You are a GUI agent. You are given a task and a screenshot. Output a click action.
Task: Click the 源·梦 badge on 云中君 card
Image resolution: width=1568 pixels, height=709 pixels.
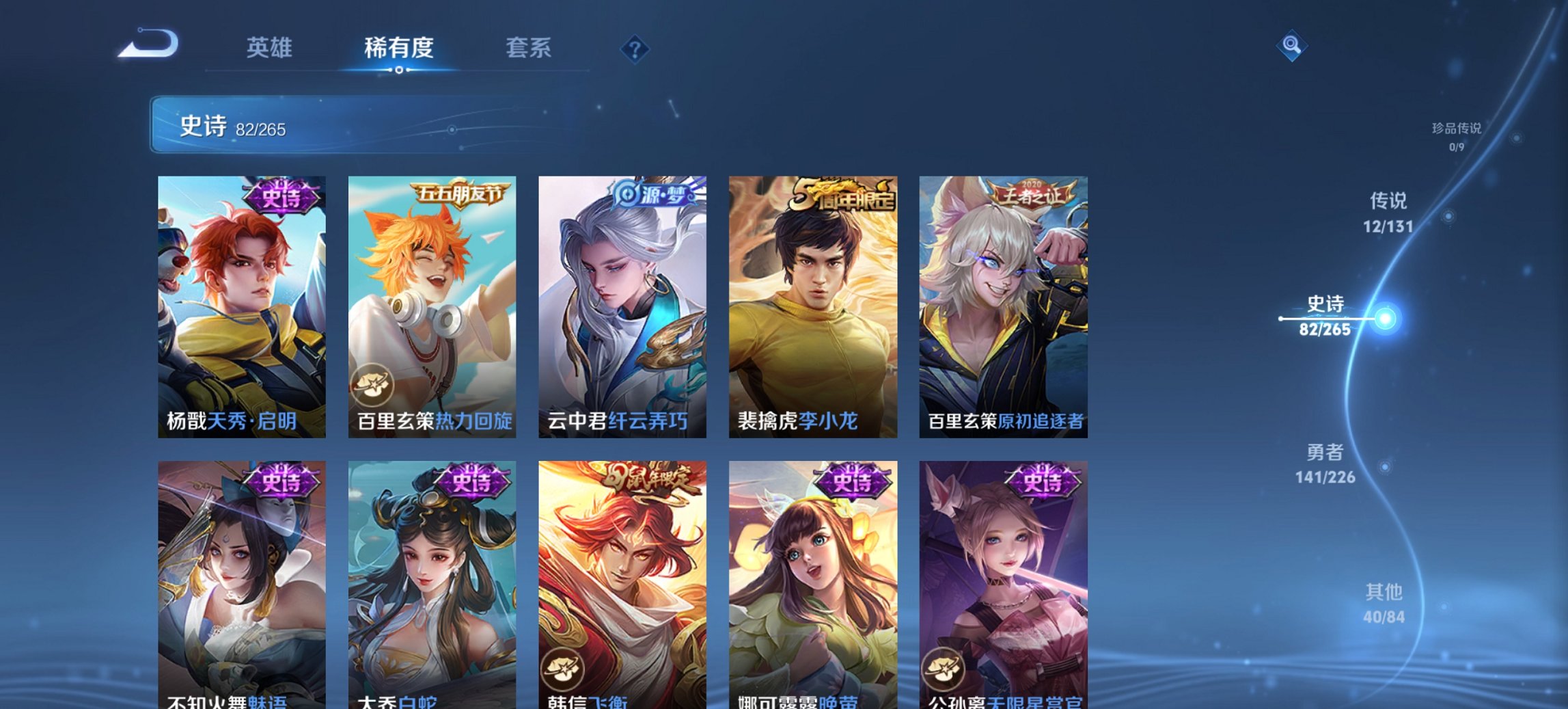(x=648, y=193)
